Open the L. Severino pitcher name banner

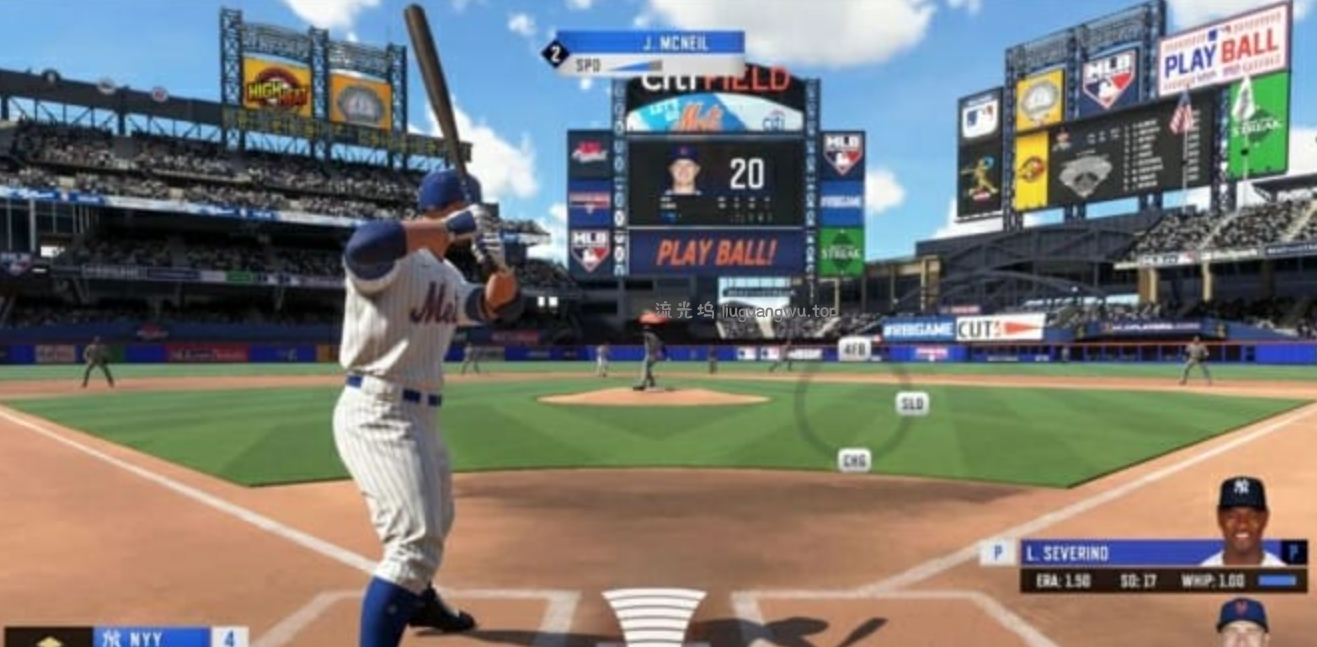tap(1108, 553)
